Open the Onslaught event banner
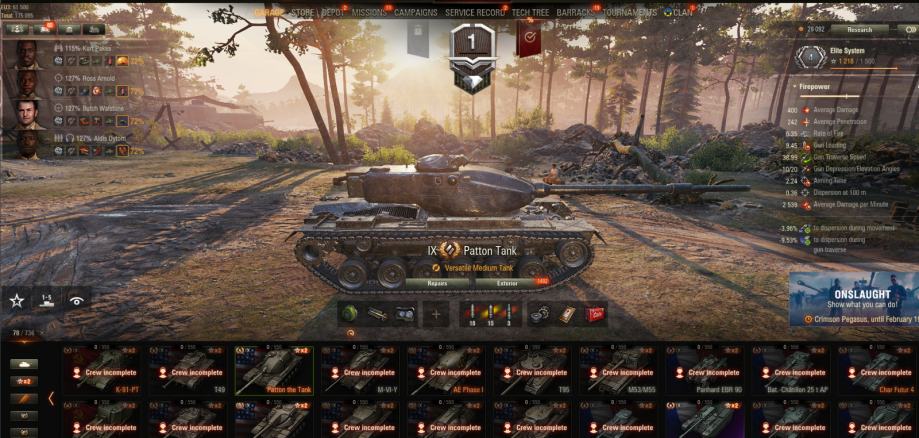This screenshot has height=438, width=919. [x=853, y=298]
